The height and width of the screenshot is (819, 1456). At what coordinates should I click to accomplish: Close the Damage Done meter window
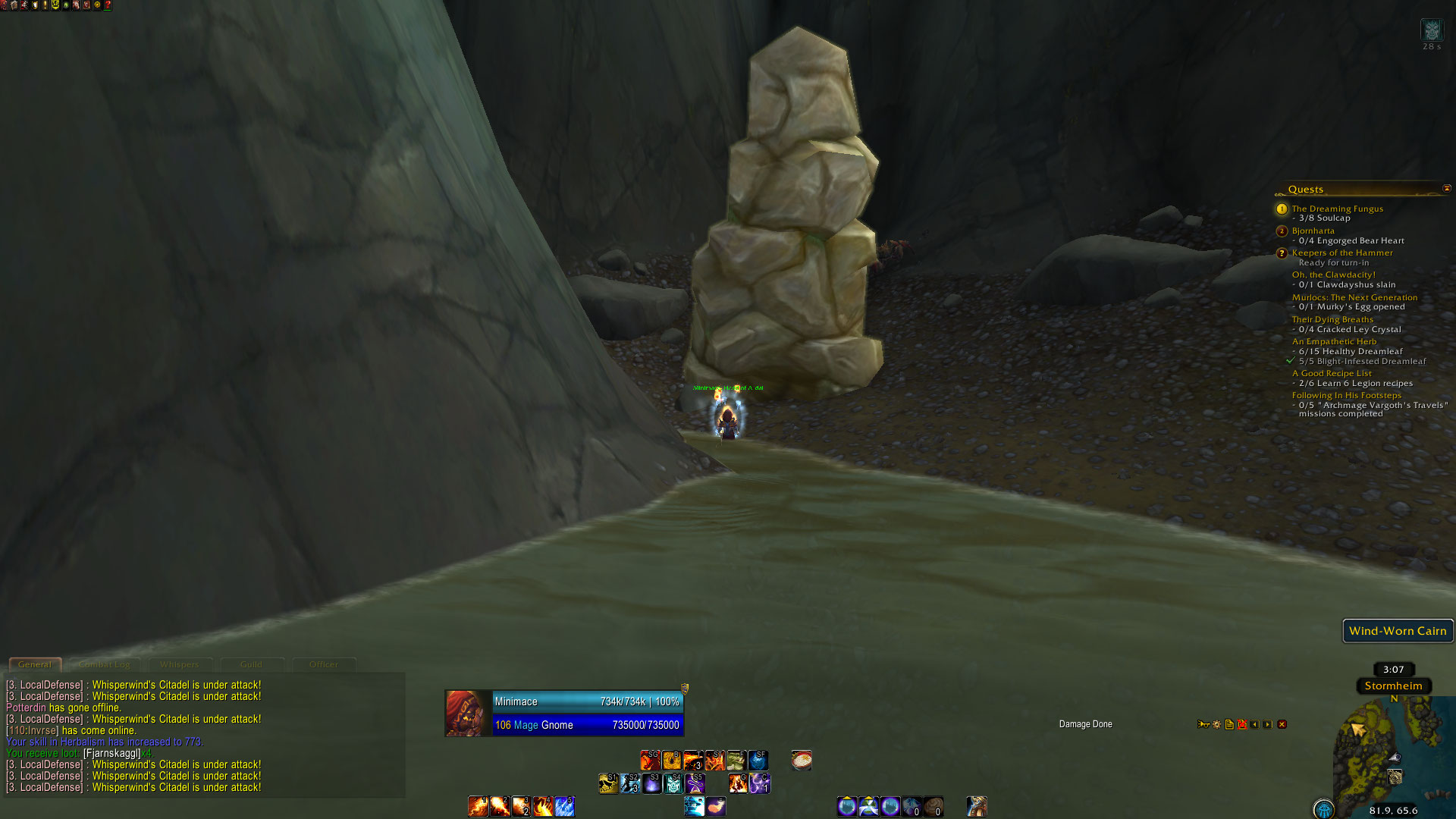click(1282, 724)
